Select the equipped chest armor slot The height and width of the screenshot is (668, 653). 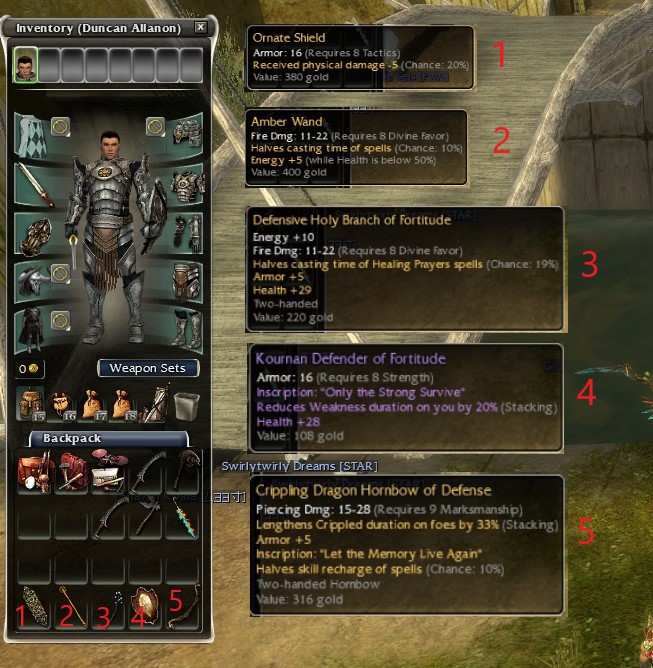[x=186, y=184]
